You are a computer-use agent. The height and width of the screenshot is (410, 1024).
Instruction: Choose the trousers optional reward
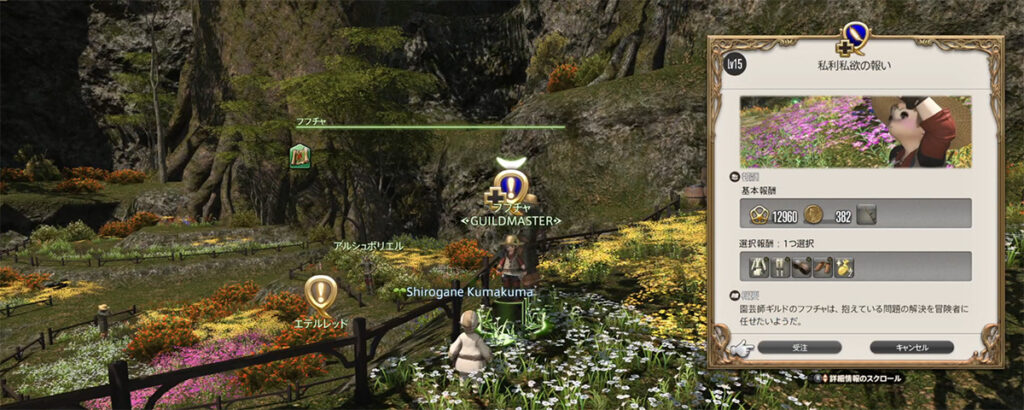(781, 266)
